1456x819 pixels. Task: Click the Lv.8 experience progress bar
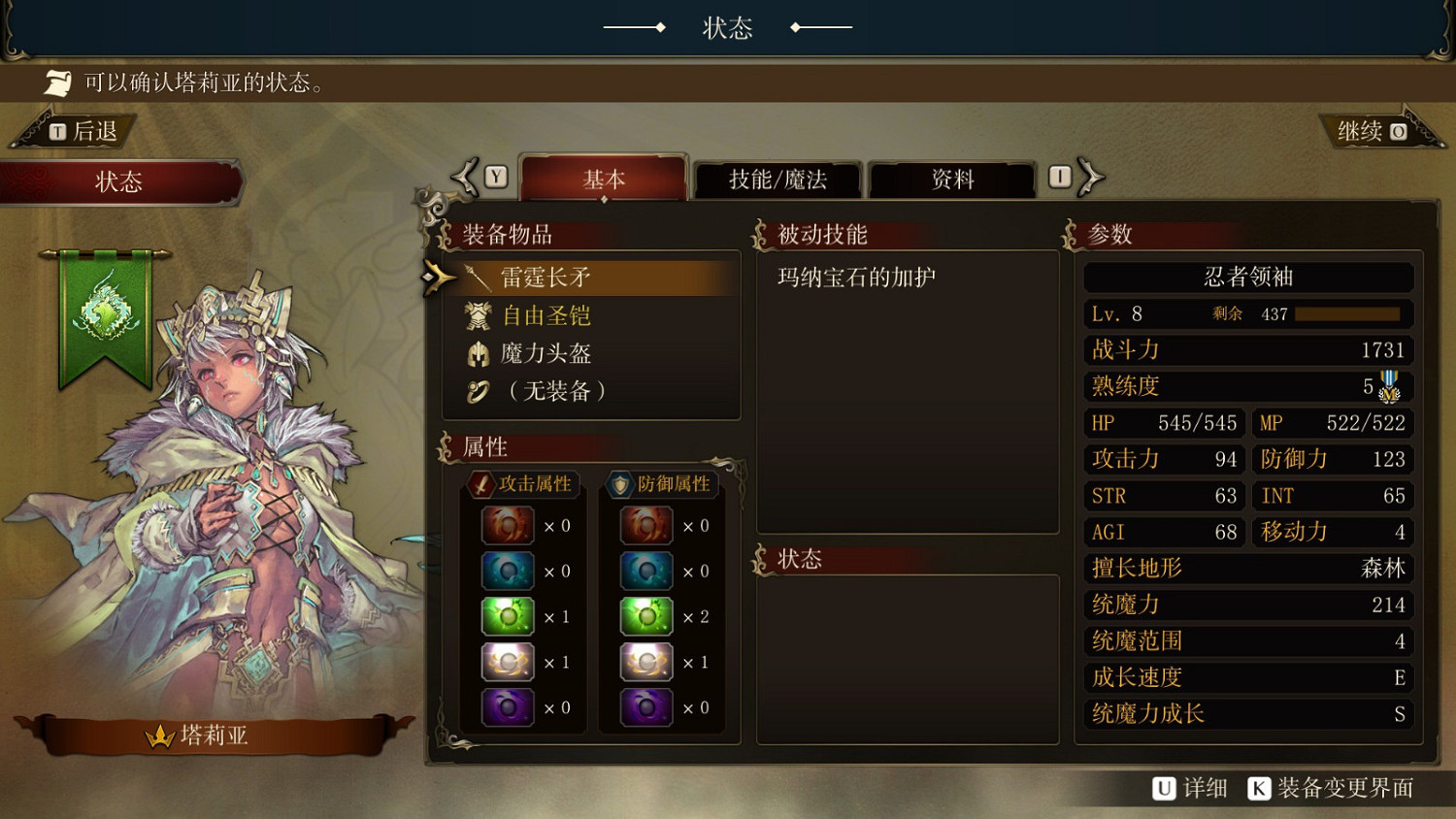(1349, 312)
